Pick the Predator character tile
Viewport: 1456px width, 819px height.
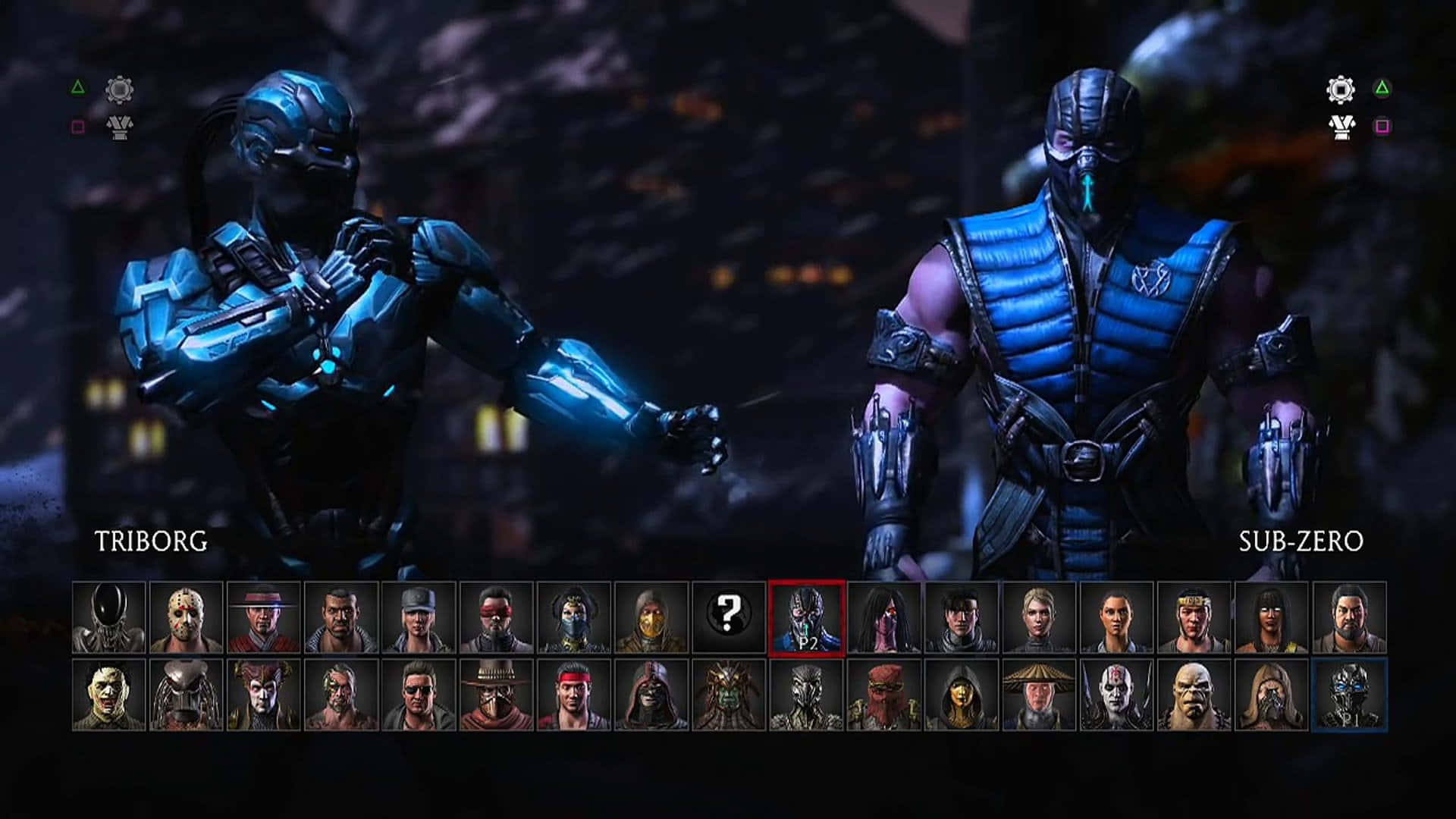(x=187, y=695)
